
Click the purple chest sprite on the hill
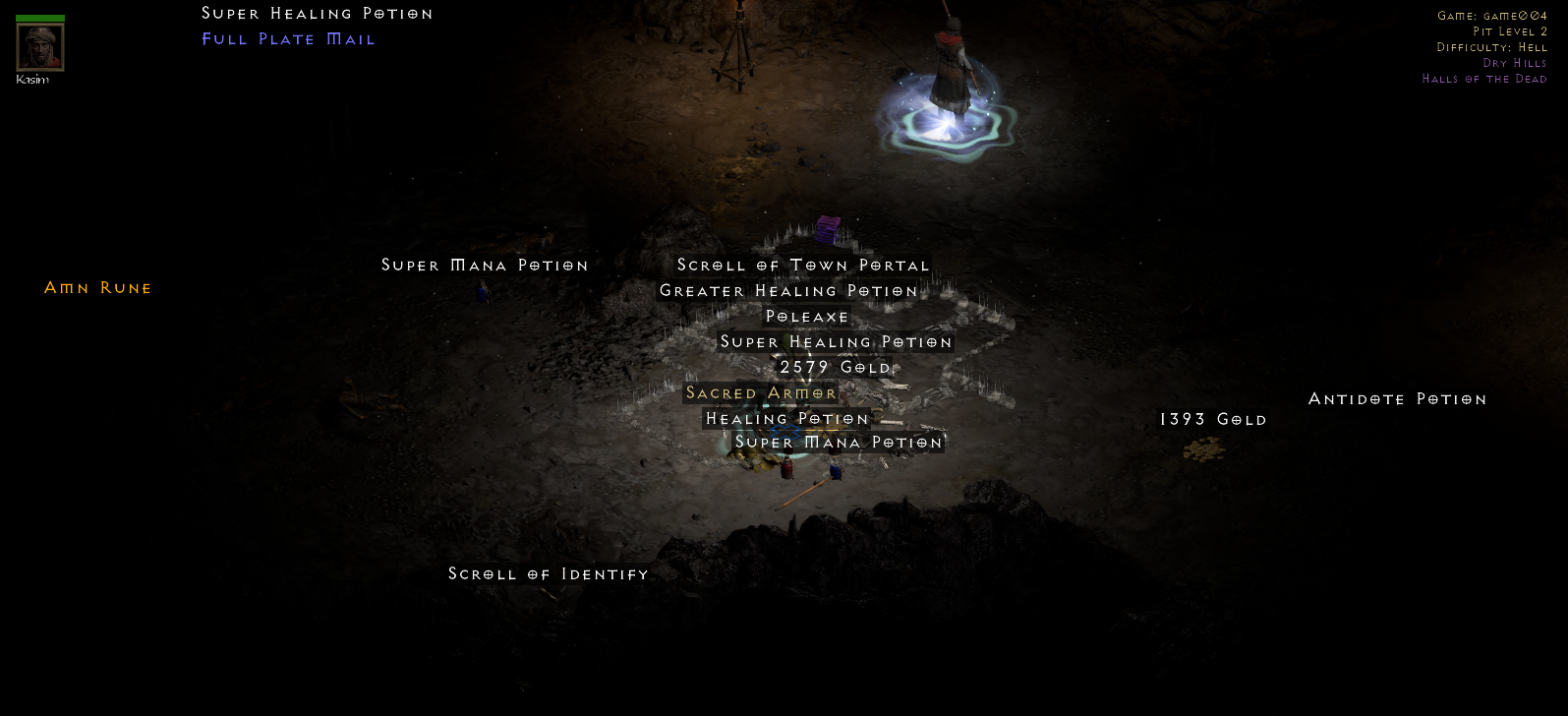[x=829, y=228]
